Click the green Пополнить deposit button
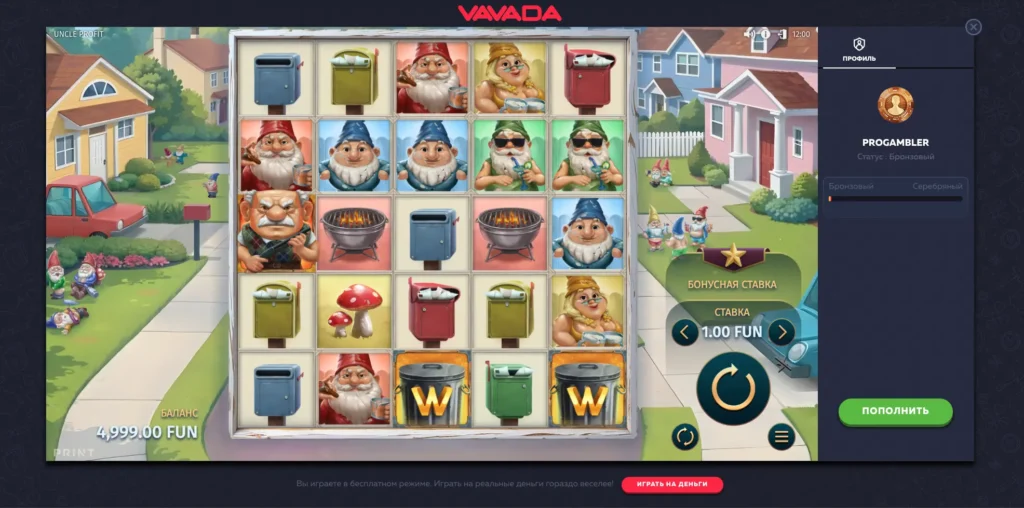The width and height of the screenshot is (1024, 508). coord(895,410)
